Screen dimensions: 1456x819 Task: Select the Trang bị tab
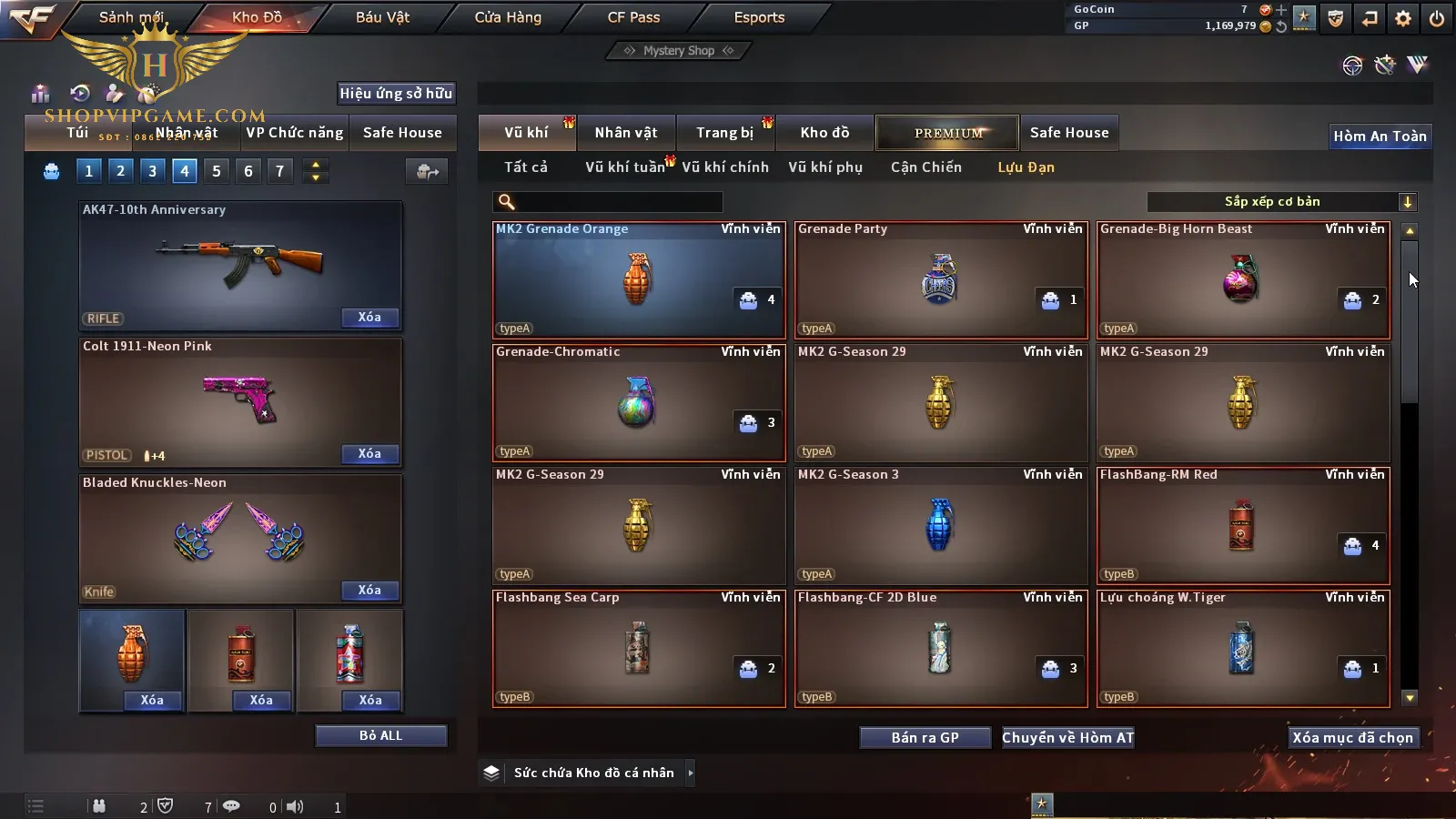coord(724,133)
